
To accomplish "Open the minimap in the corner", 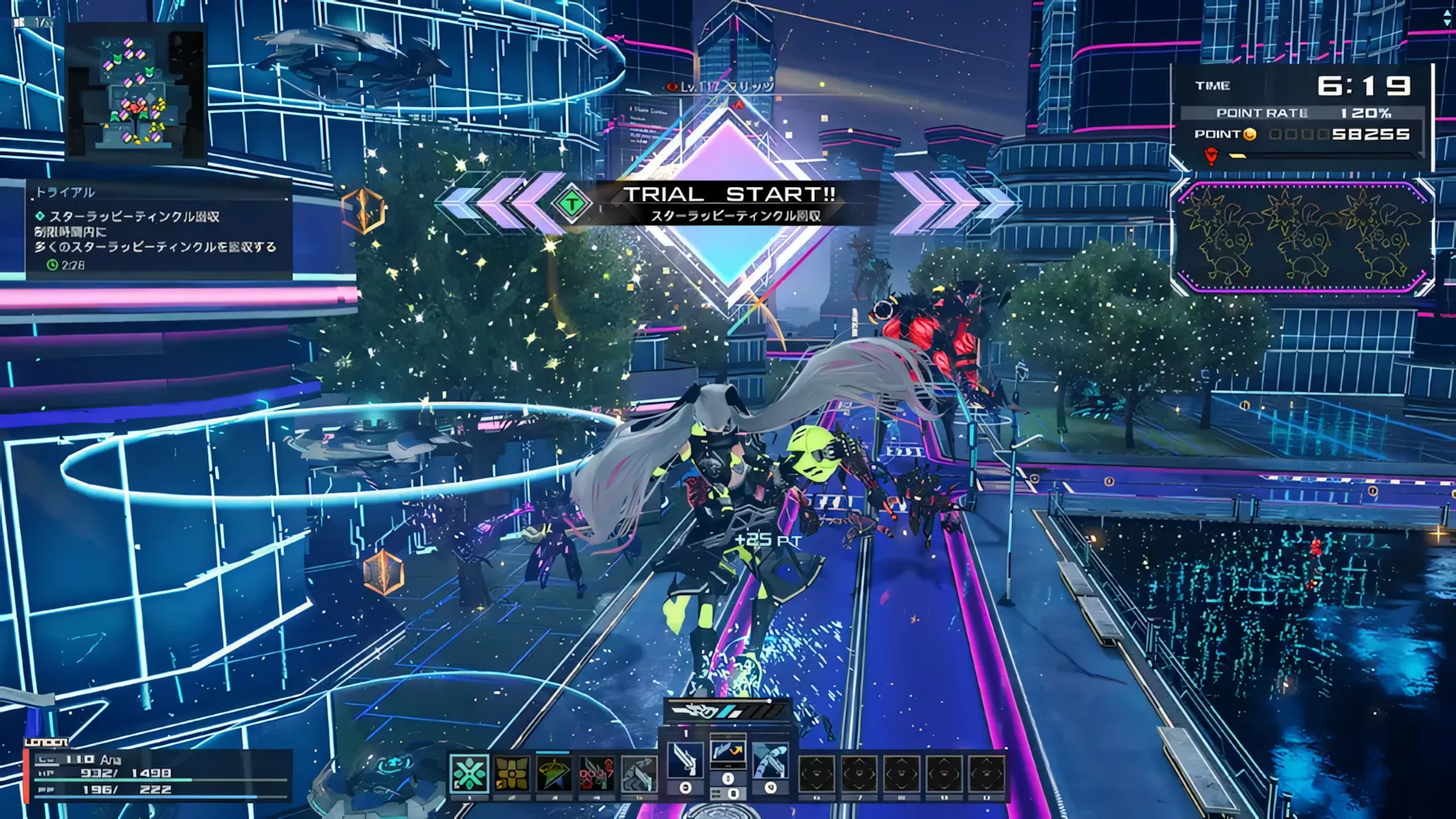I will tap(136, 90).
